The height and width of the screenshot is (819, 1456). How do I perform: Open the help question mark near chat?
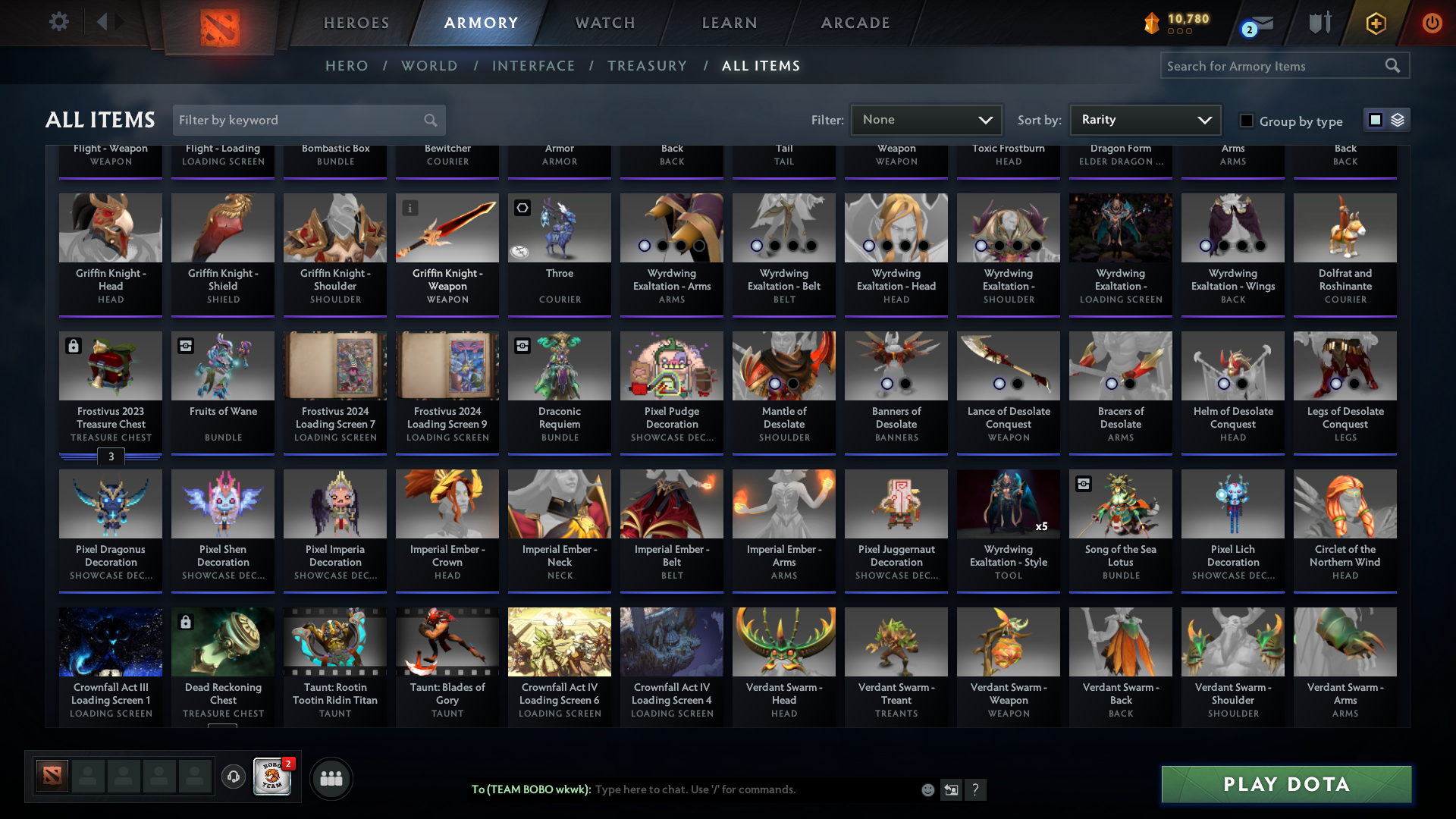pos(976,789)
